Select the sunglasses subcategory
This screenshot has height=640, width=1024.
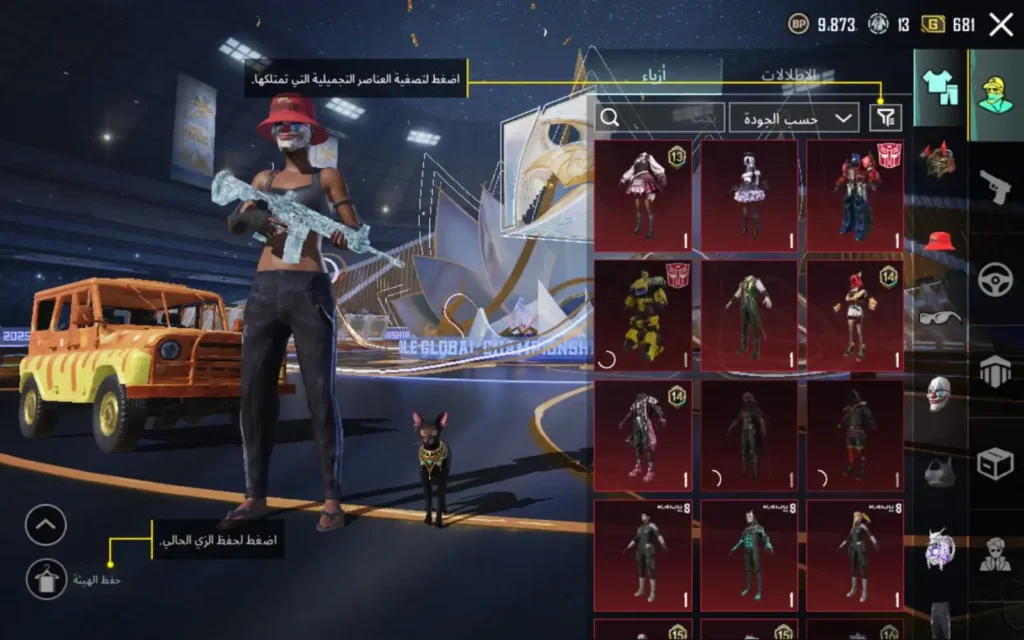tap(940, 318)
